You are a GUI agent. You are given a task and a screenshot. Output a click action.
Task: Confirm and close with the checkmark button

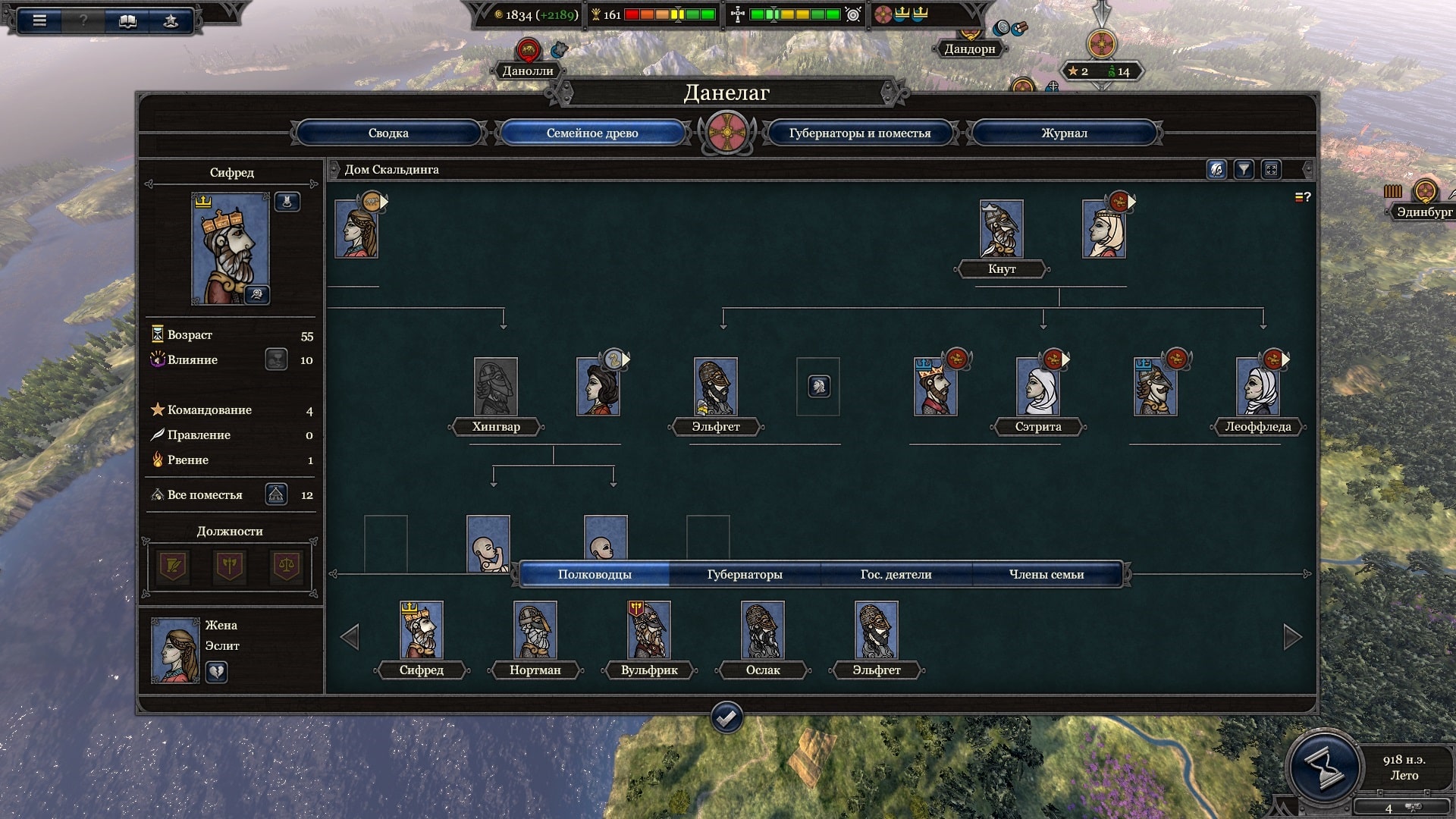tap(726, 717)
